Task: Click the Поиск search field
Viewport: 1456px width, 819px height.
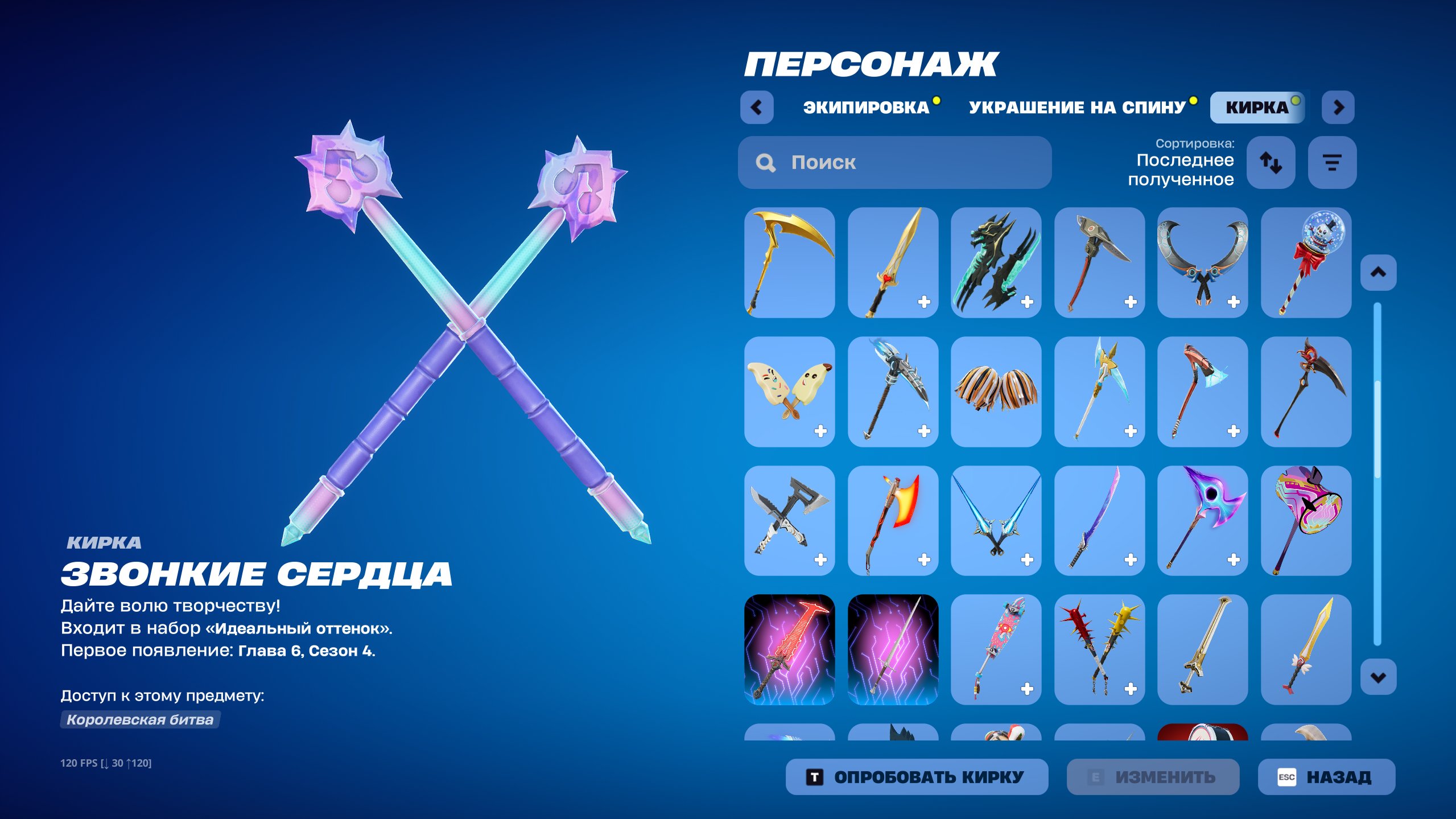Action: coord(893,163)
